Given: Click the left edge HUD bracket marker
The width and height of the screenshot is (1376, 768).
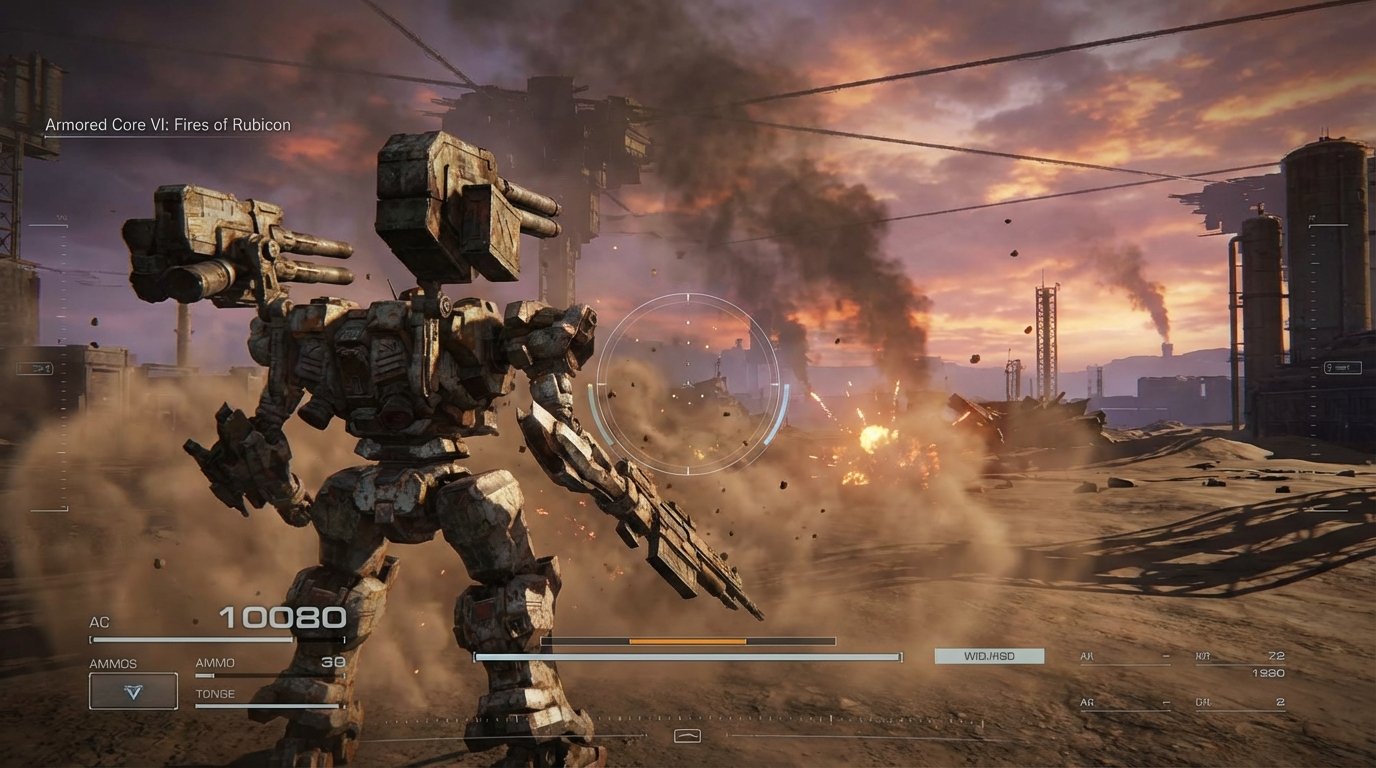Looking at the screenshot, I should pos(37,368).
